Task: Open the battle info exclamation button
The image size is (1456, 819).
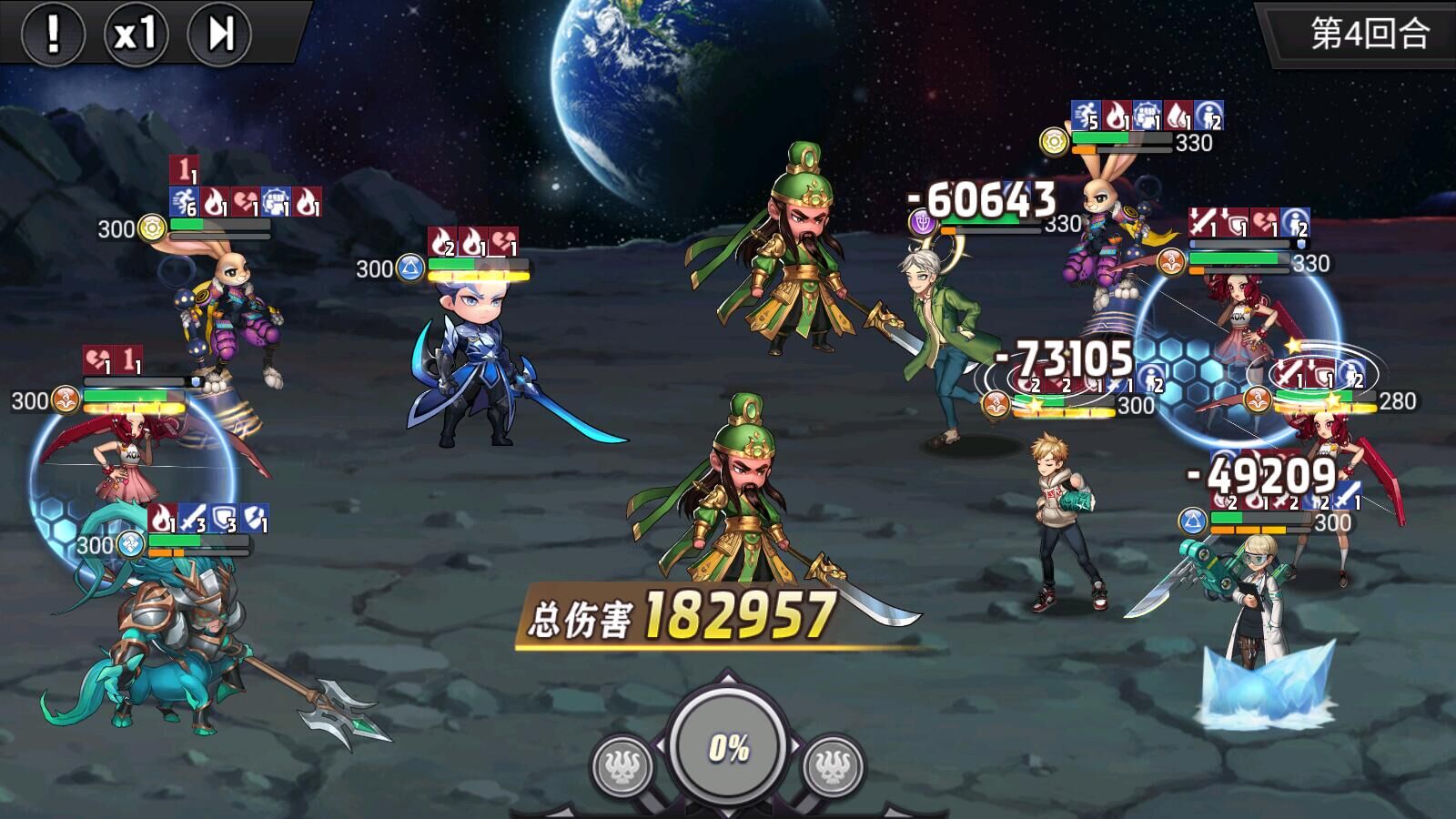Action: (53, 35)
